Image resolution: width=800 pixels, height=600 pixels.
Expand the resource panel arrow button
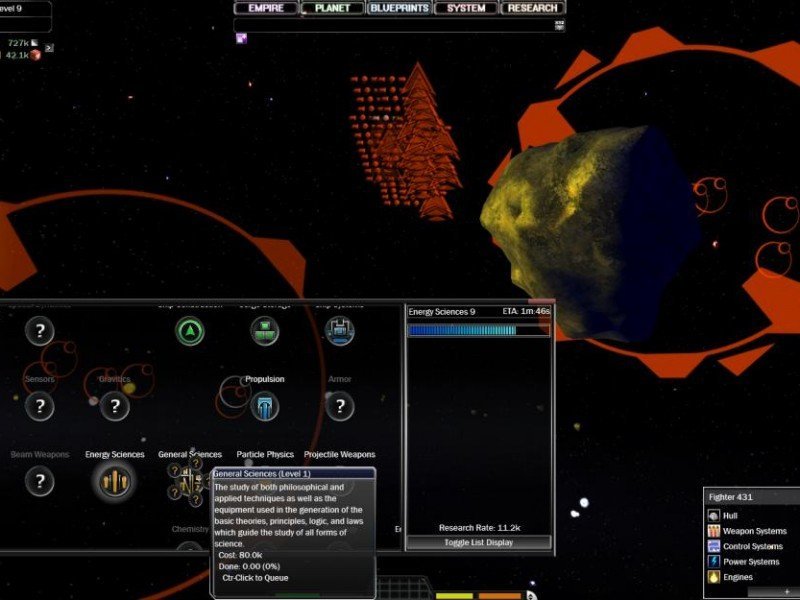49,47
